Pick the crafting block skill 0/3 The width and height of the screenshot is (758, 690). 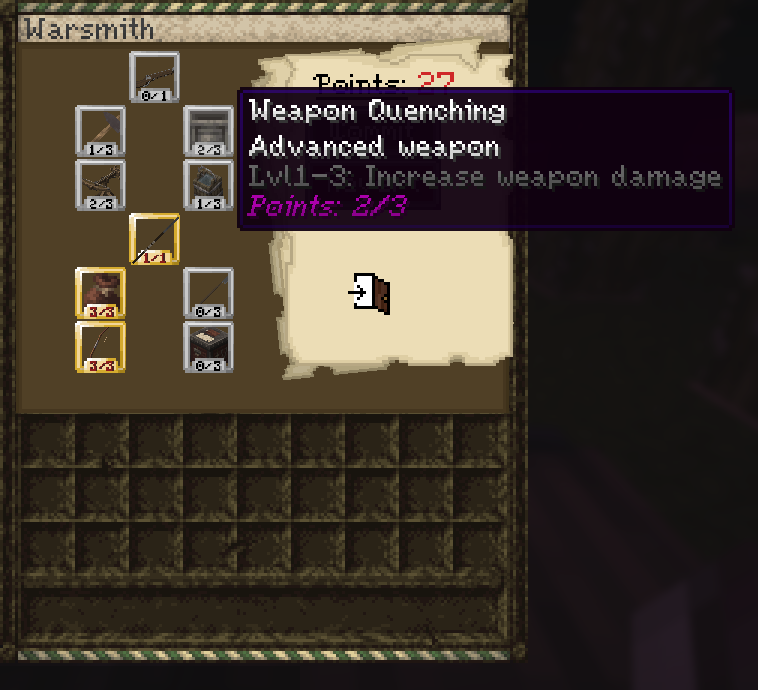[x=208, y=347]
